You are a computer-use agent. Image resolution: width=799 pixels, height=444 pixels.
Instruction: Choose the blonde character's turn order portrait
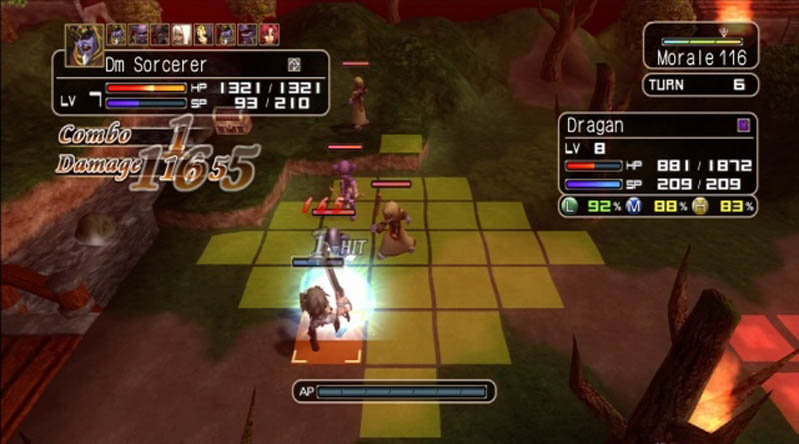click(x=203, y=35)
